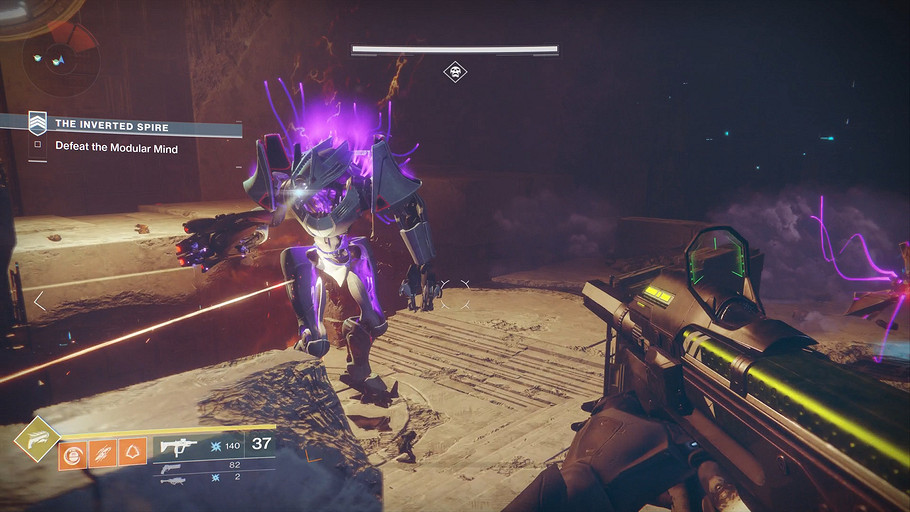Click the orange melee ability icon
This screenshot has width=910, height=512.
click(103, 453)
